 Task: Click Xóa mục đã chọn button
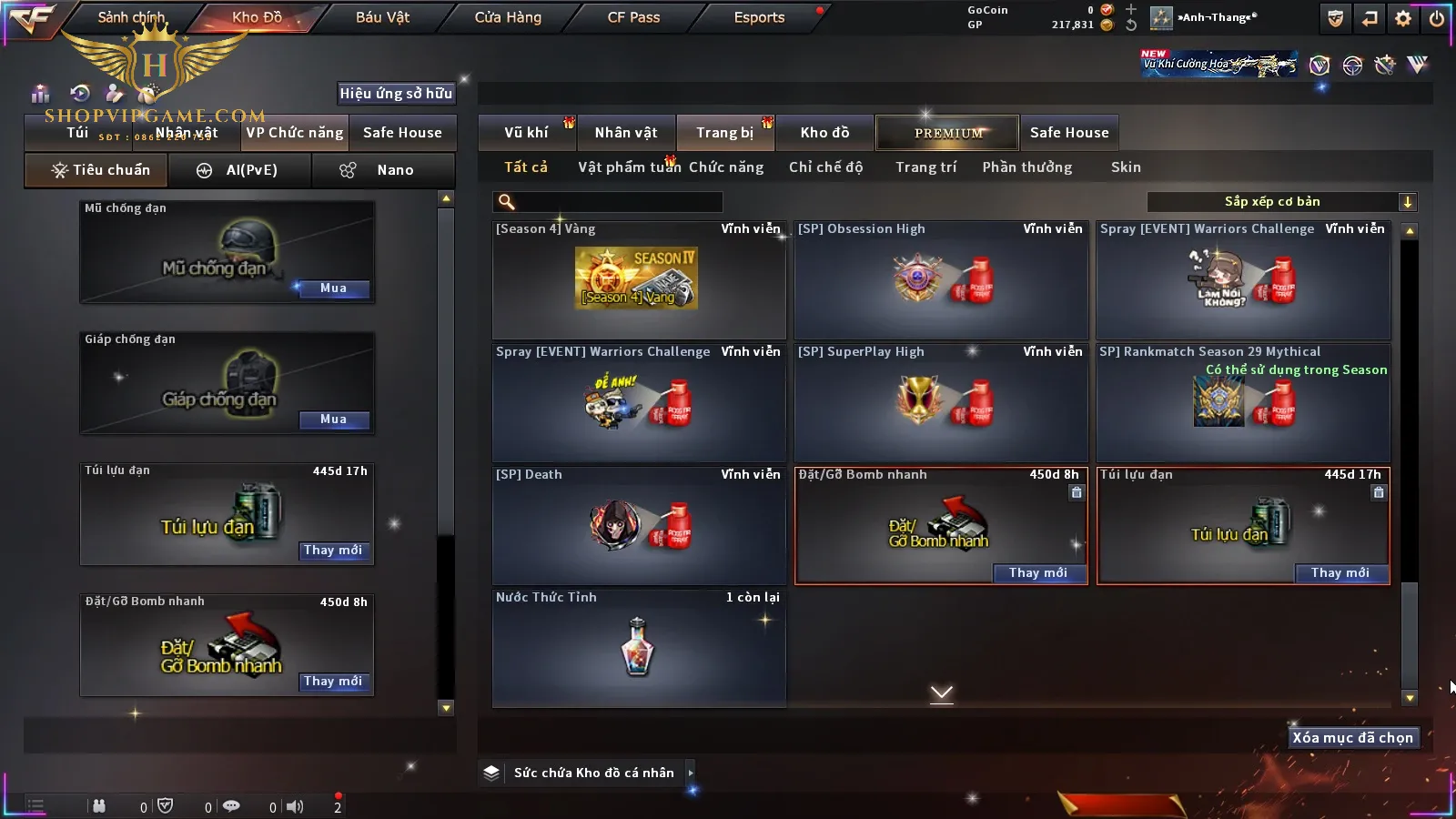pyautogui.click(x=1352, y=738)
